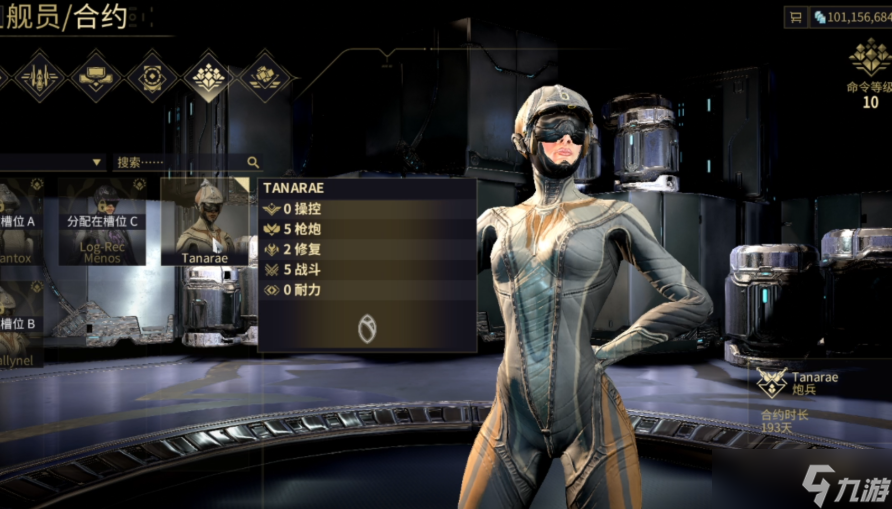892x509 pixels.
Task: Select the Tanarae crew member card
Action: pos(205,222)
